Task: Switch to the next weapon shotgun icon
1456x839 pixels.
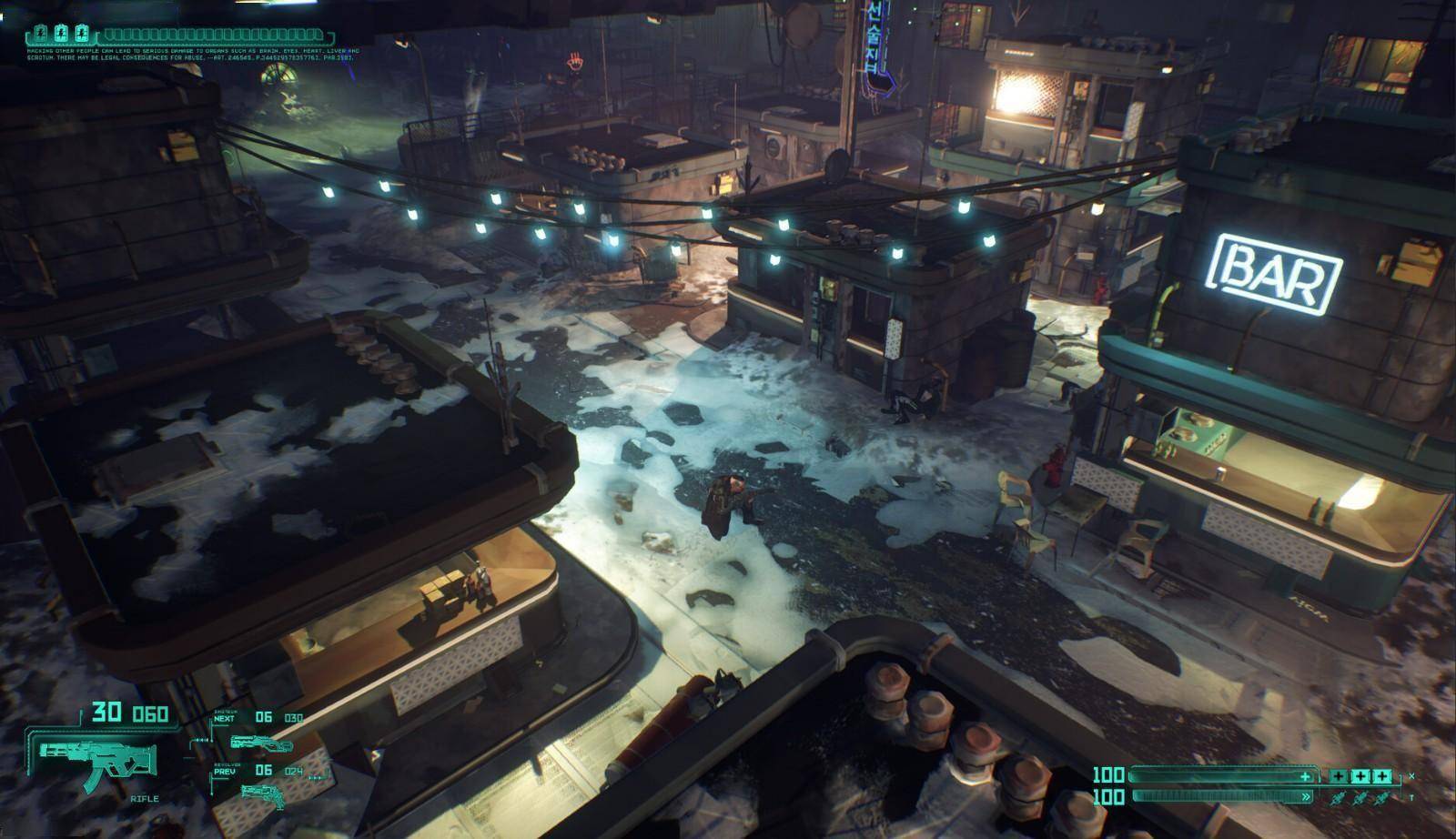Action: [248, 743]
